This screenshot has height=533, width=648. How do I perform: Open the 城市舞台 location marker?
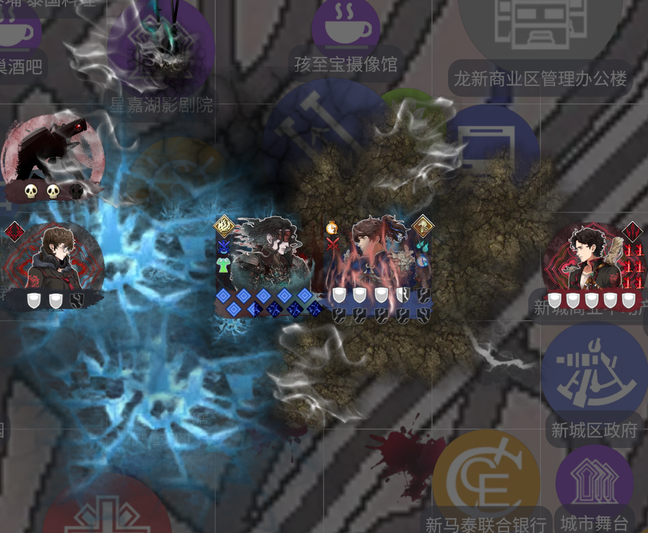(594, 483)
